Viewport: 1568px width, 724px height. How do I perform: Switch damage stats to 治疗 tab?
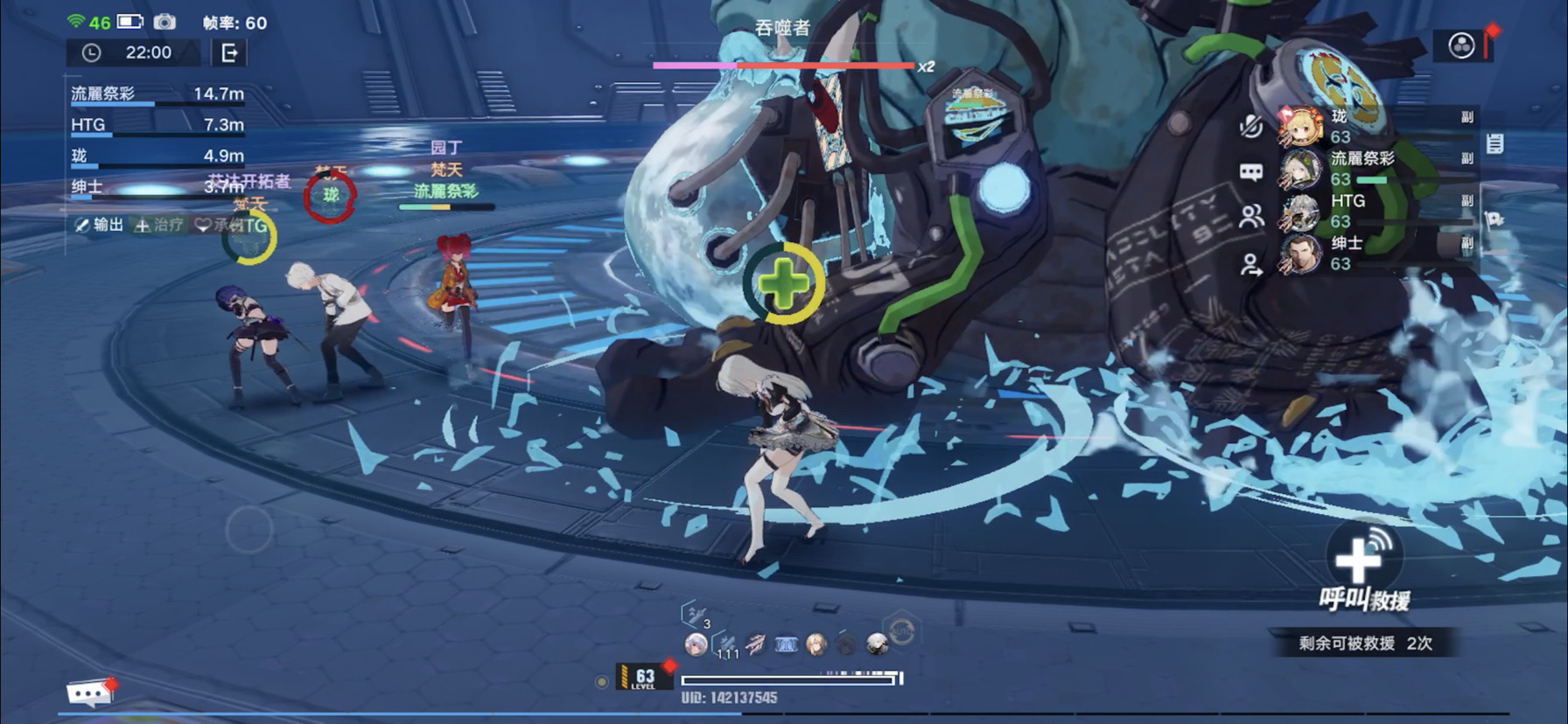click(x=159, y=225)
